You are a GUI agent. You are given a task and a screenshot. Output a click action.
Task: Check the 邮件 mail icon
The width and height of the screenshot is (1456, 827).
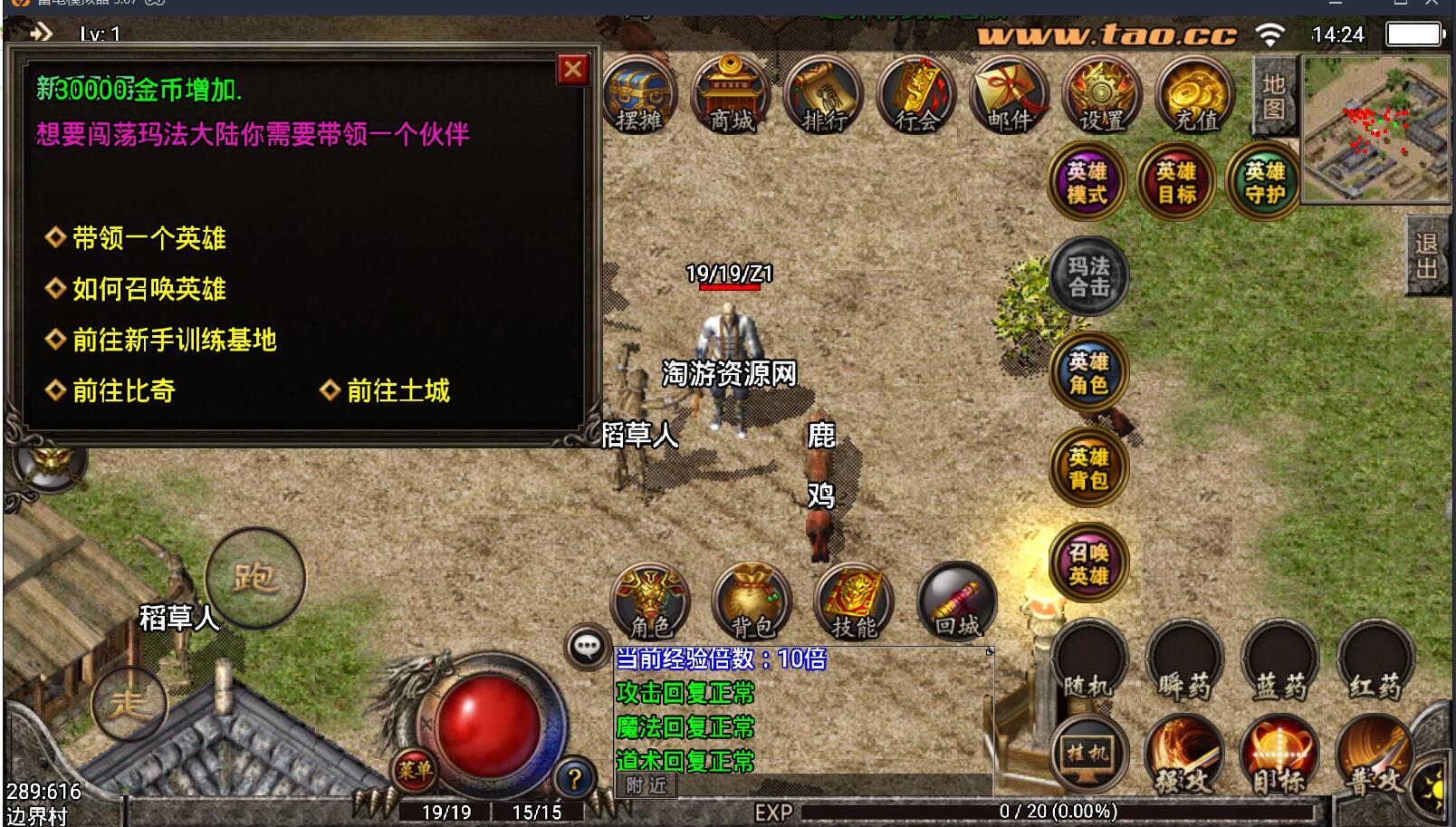point(1011,95)
